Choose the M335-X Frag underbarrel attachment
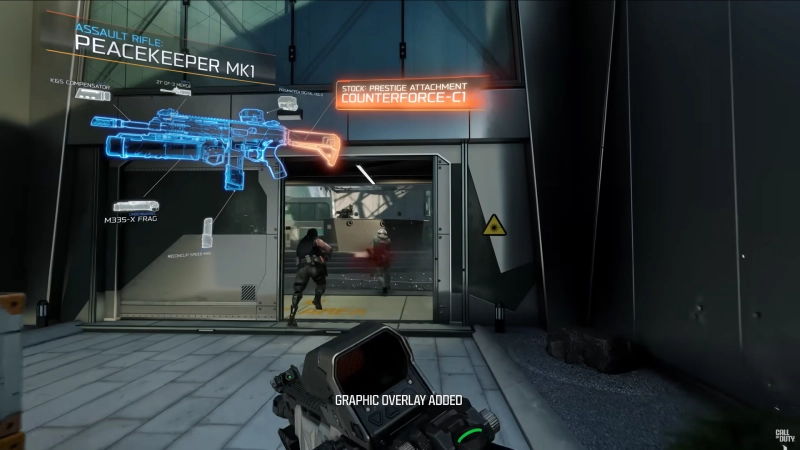The image size is (800, 450). (x=136, y=207)
